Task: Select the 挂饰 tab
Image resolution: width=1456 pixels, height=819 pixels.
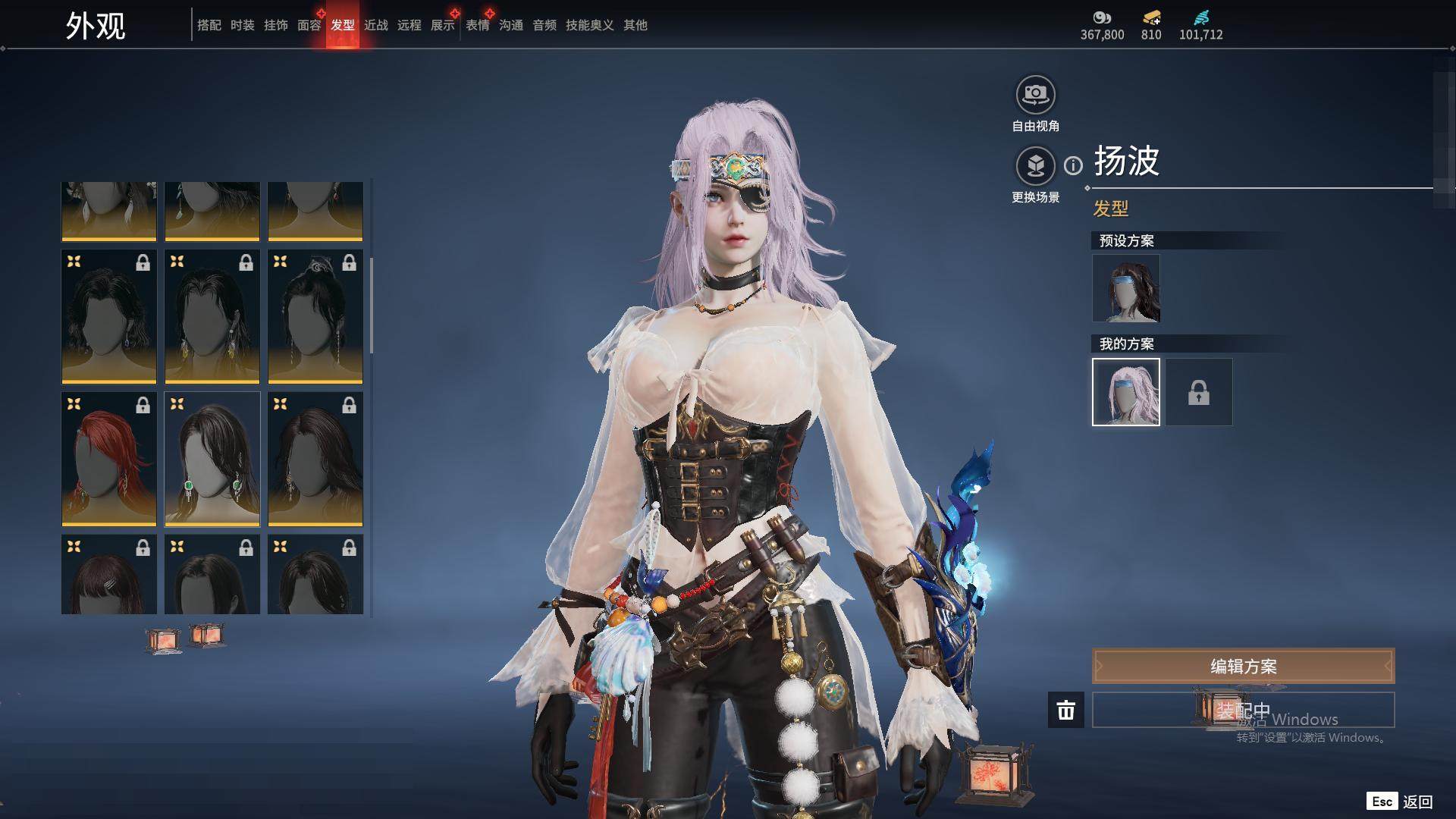Action: tap(275, 25)
